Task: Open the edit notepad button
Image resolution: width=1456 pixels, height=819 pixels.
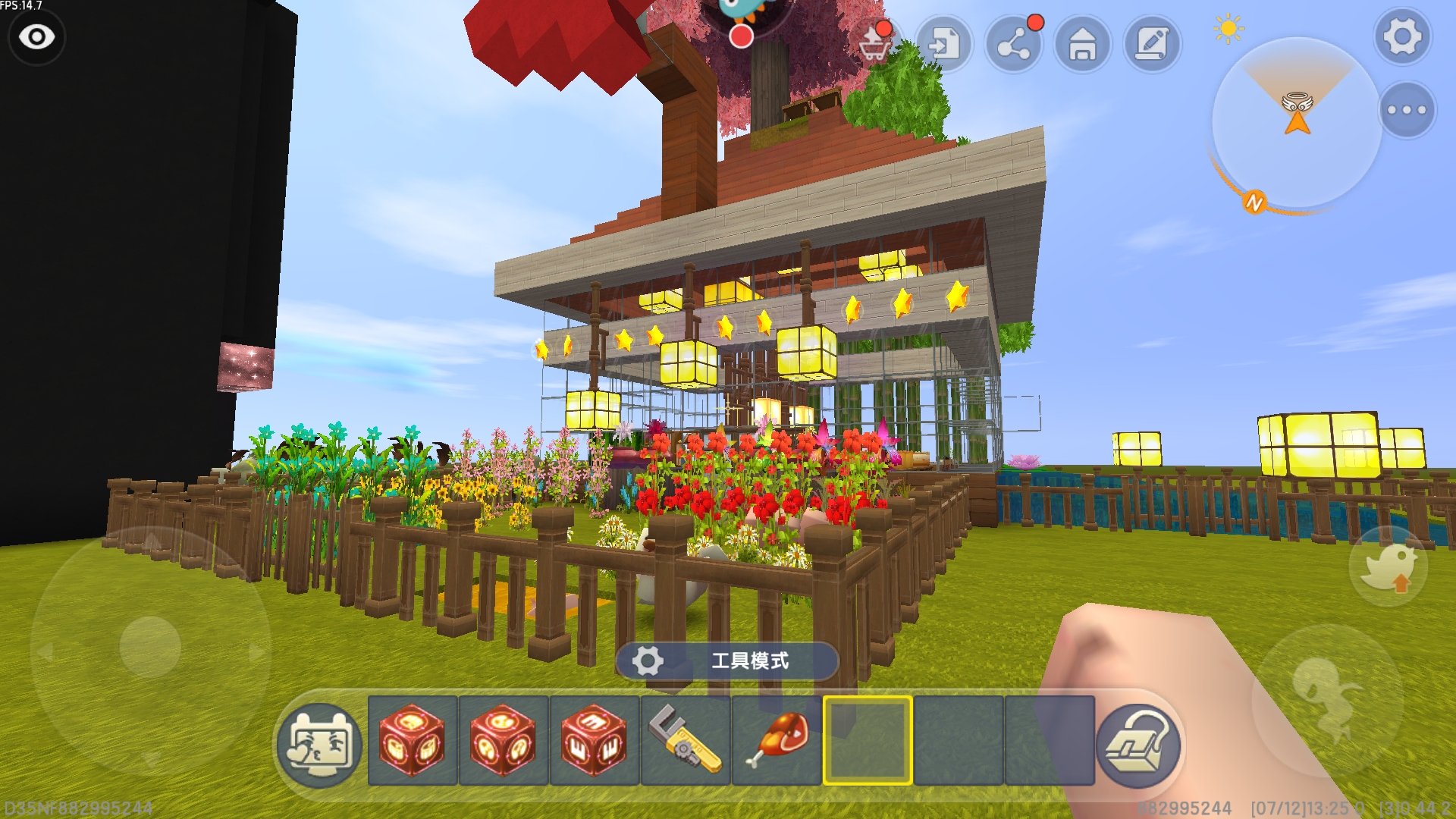Action: (1152, 44)
